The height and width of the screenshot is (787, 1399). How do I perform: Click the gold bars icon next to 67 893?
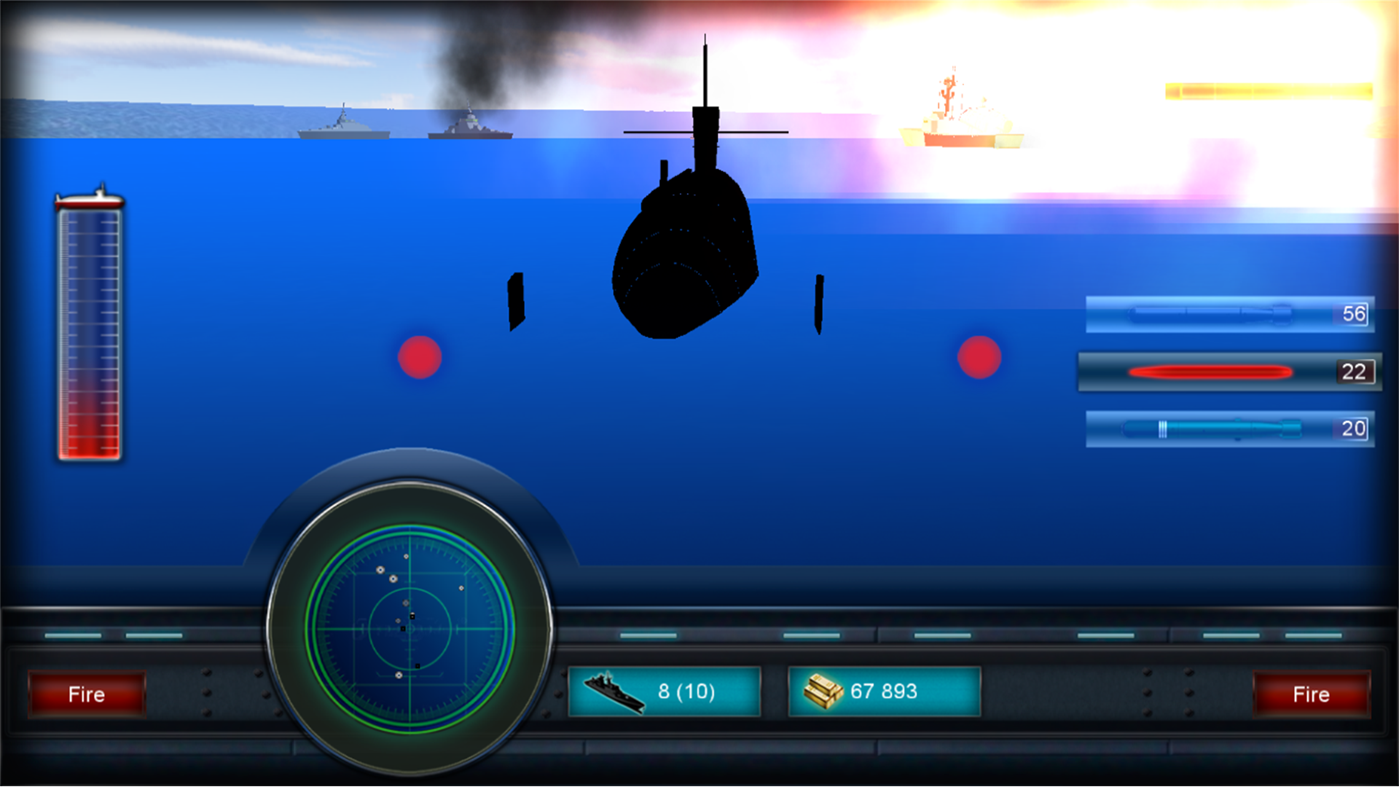pyautogui.click(x=822, y=690)
